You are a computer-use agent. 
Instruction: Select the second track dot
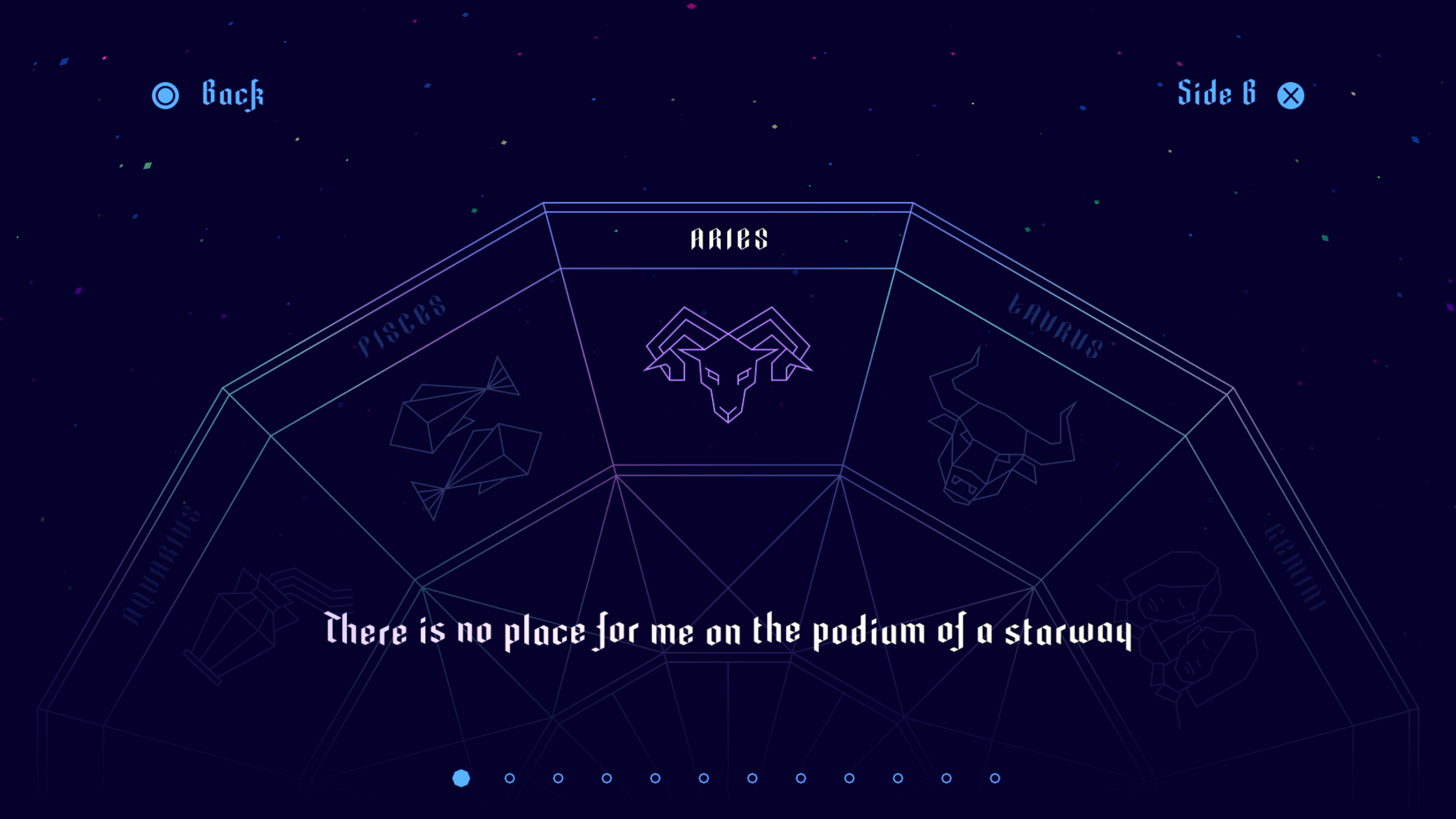(x=511, y=778)
